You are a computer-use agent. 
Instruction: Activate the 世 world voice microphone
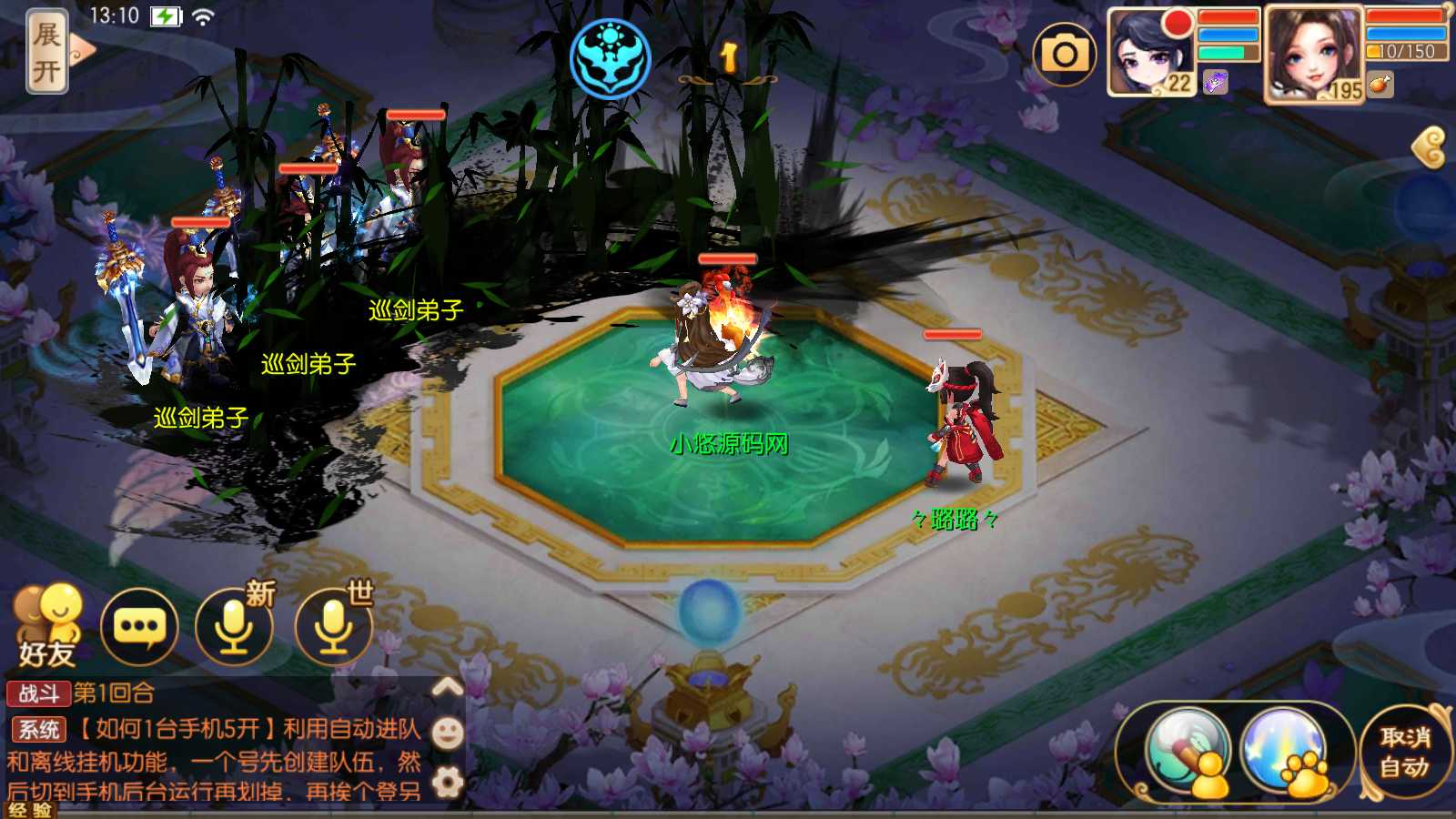point(334,627)
